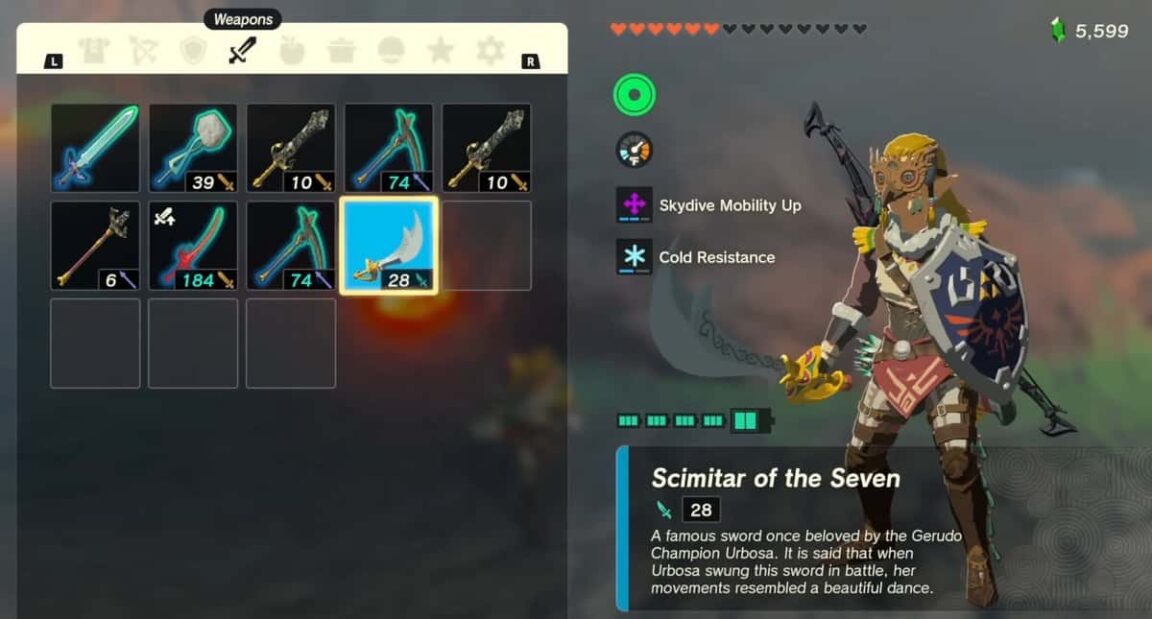Switch to the Shields tab
1152x619 pixels.
[x=192, y=51]
